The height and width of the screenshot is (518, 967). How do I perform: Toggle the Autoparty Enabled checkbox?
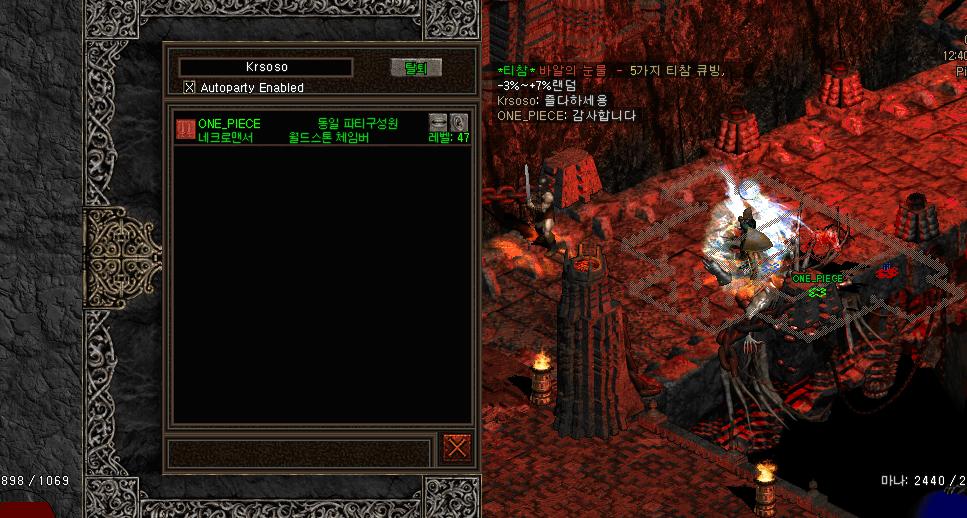(190, 88)
